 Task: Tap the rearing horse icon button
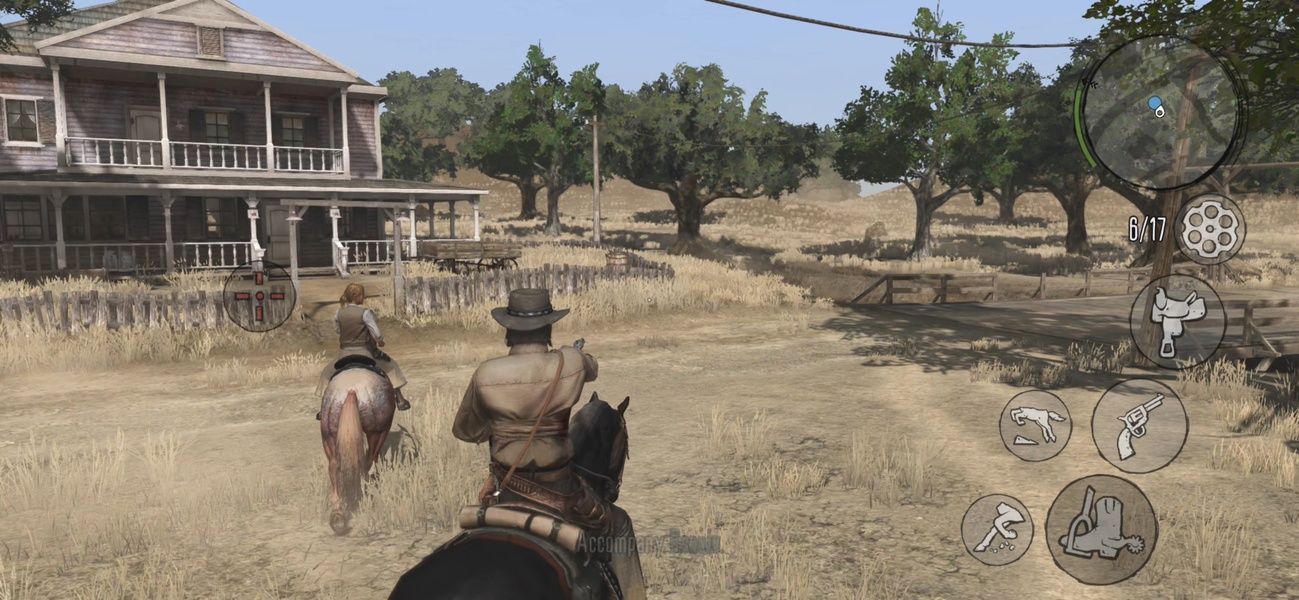1034,425
